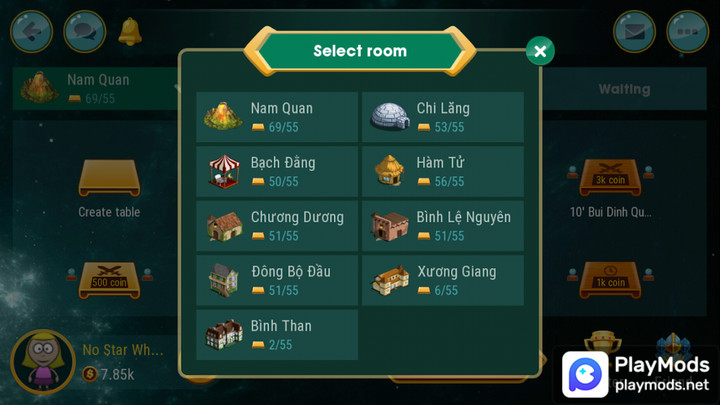
Task: Select the Bình Lệ Nguyên room
Action: tap(442, 226)
